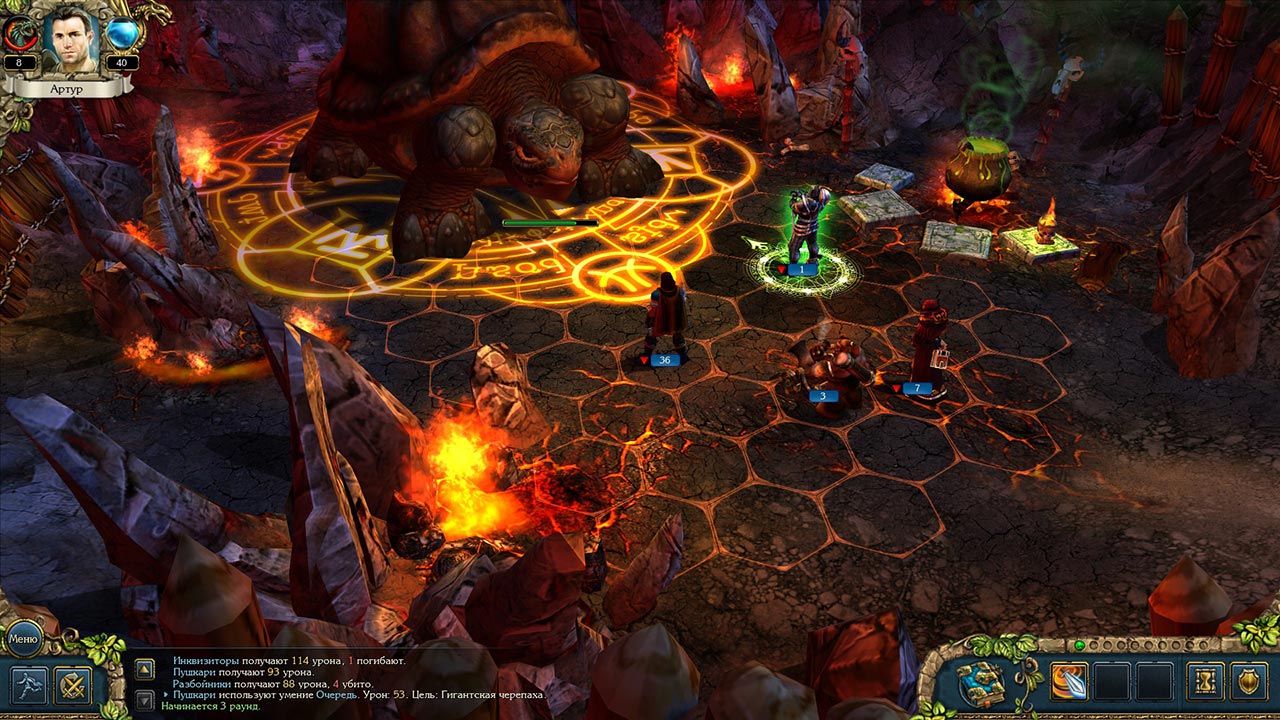This screenshot has width=1280, height=720.
Task: Click the hero portrait of Артур
Action: point(72,38)
